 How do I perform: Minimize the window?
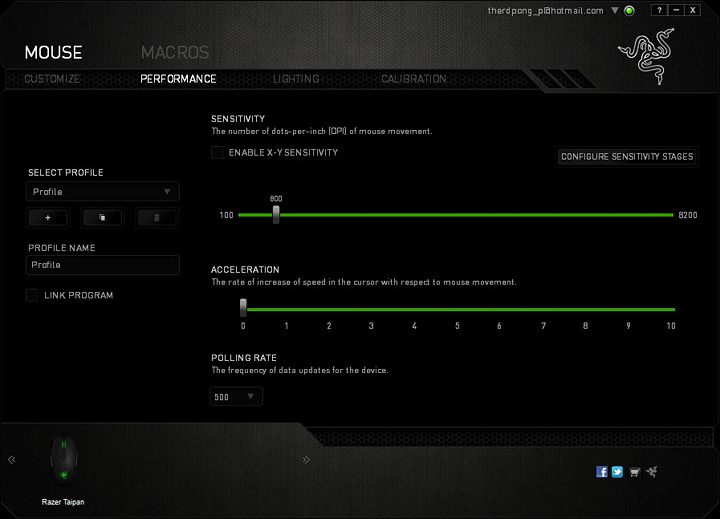(x=675, y=10)
